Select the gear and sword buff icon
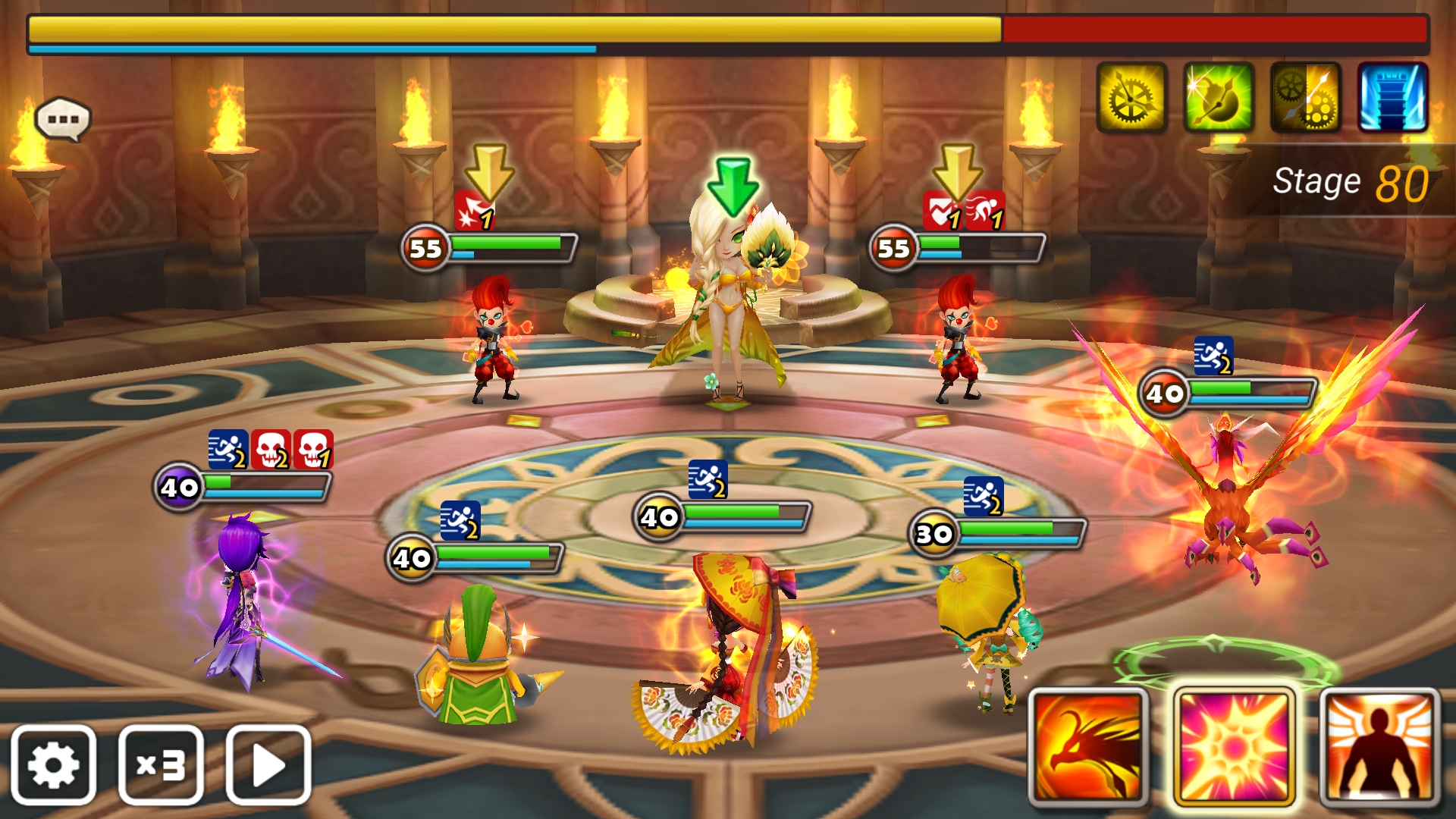 (x=1306, y=98)
